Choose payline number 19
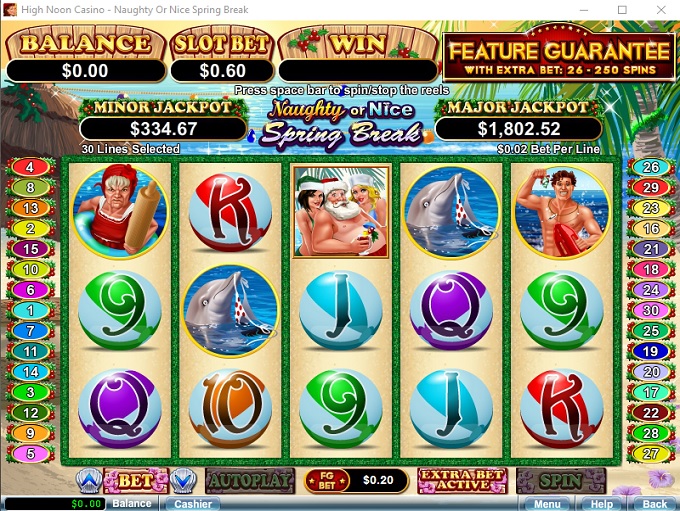Image resolution: width=680 pixels, height=511 pixels. (651, 351)
